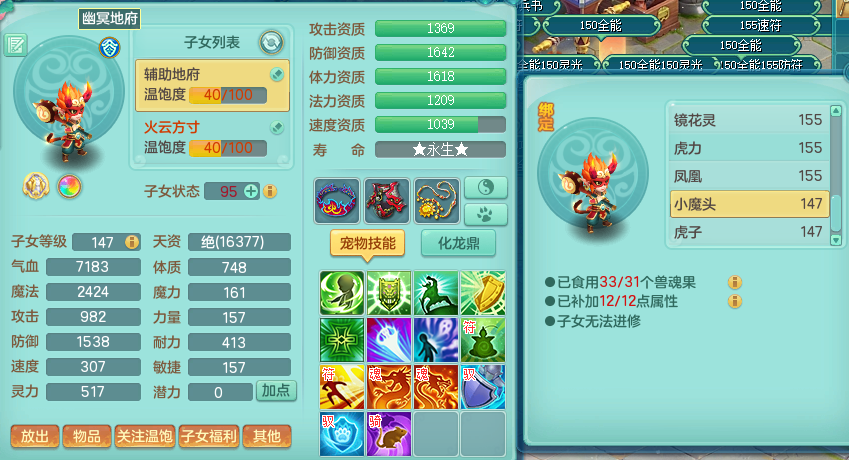Choose 凤凰 in the pet list
Viewport: 849px width, 460px height.
point(749,175)
